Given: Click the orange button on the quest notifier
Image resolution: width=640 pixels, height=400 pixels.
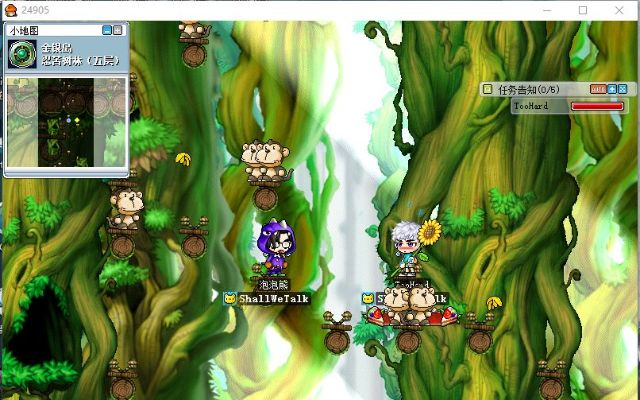Looking at the screenshot, I should point(598,89).
